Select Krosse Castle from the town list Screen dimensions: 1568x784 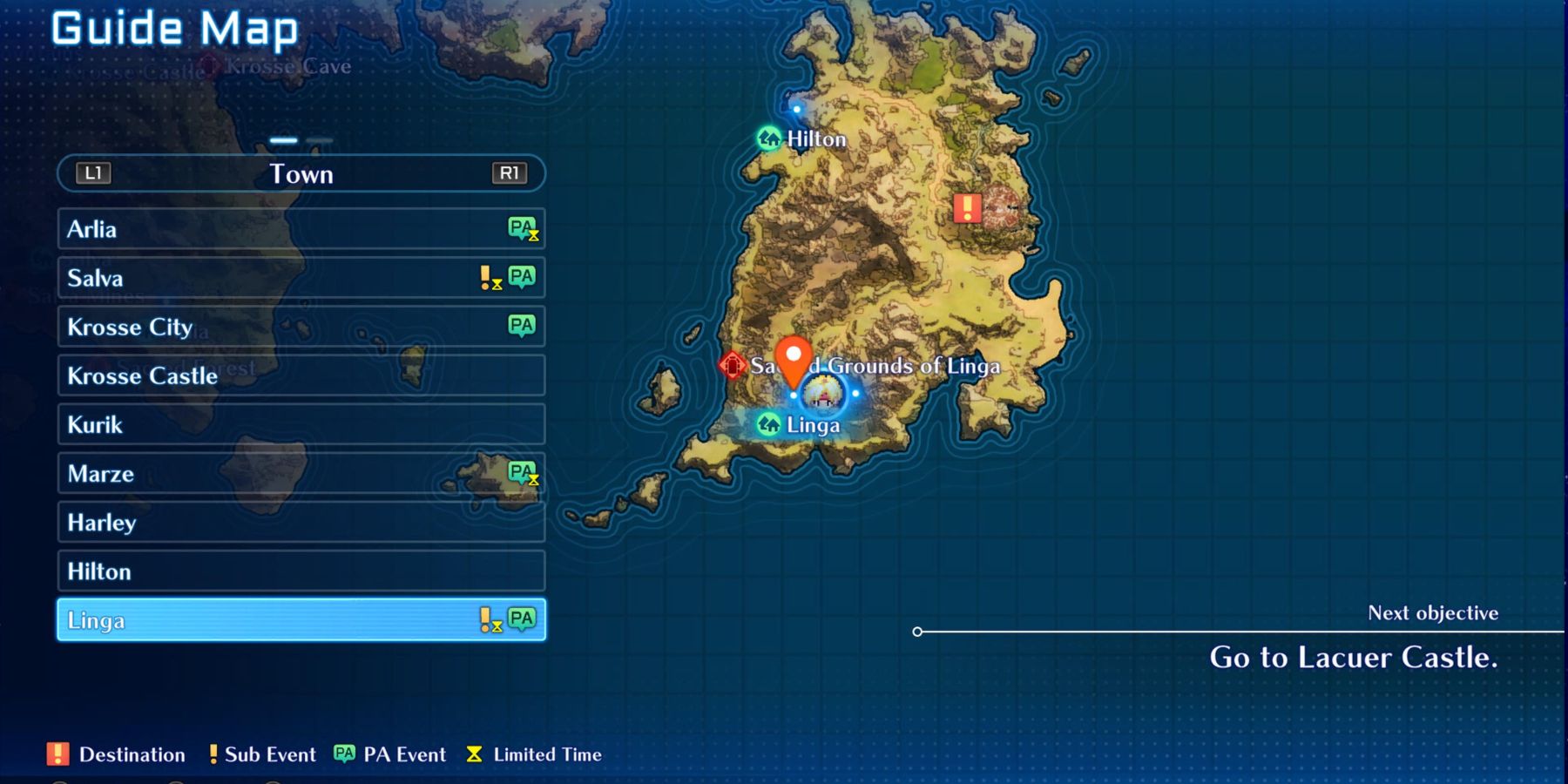174,375
